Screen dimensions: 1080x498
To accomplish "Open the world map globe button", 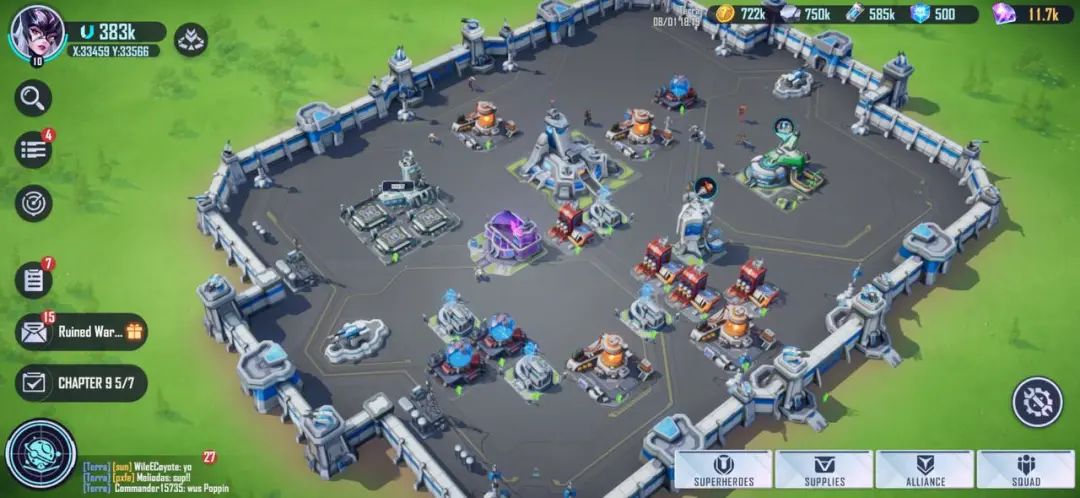I will [x=40, y=453].
